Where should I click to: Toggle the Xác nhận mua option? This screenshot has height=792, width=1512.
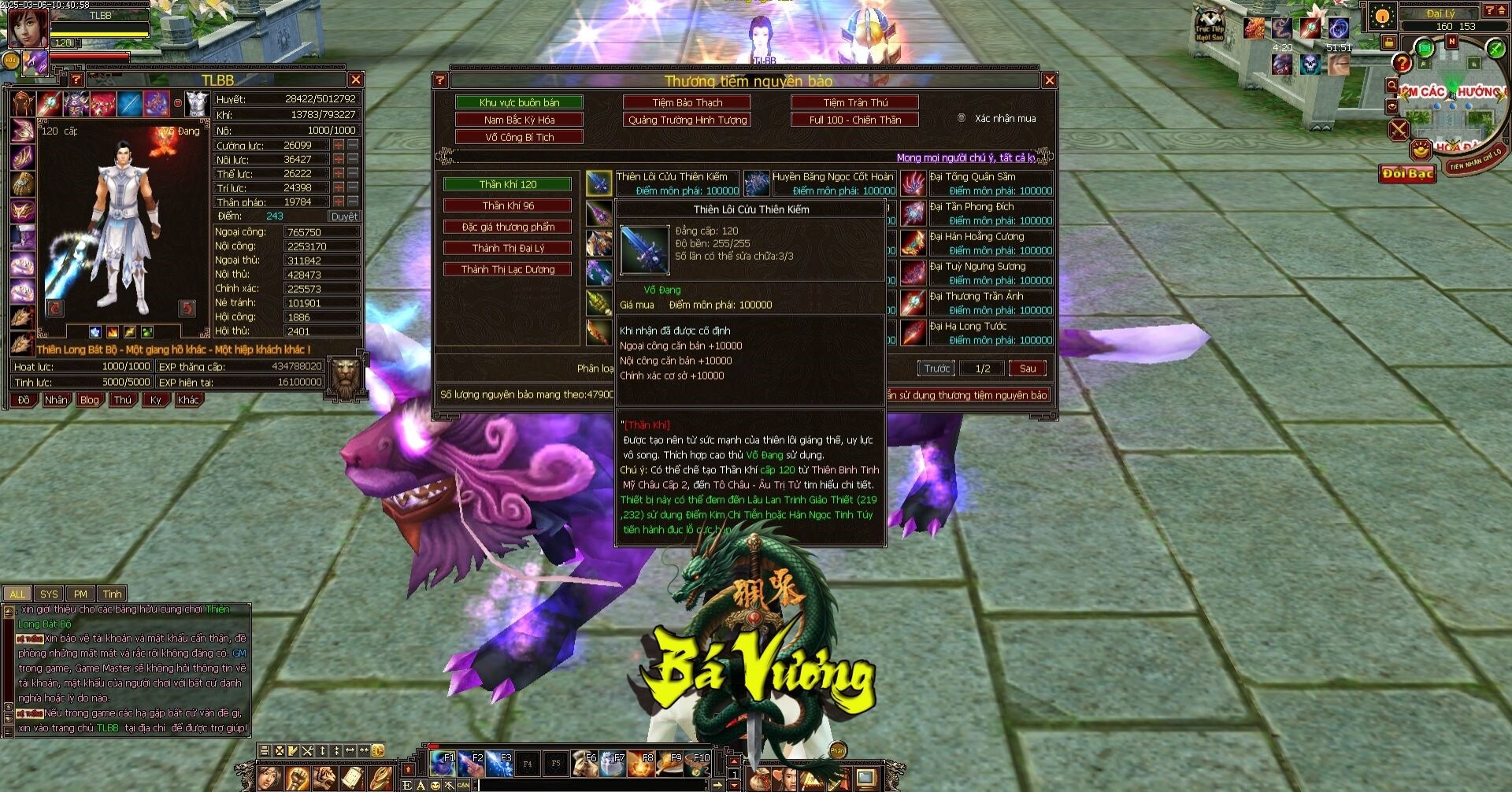point(962,118)
